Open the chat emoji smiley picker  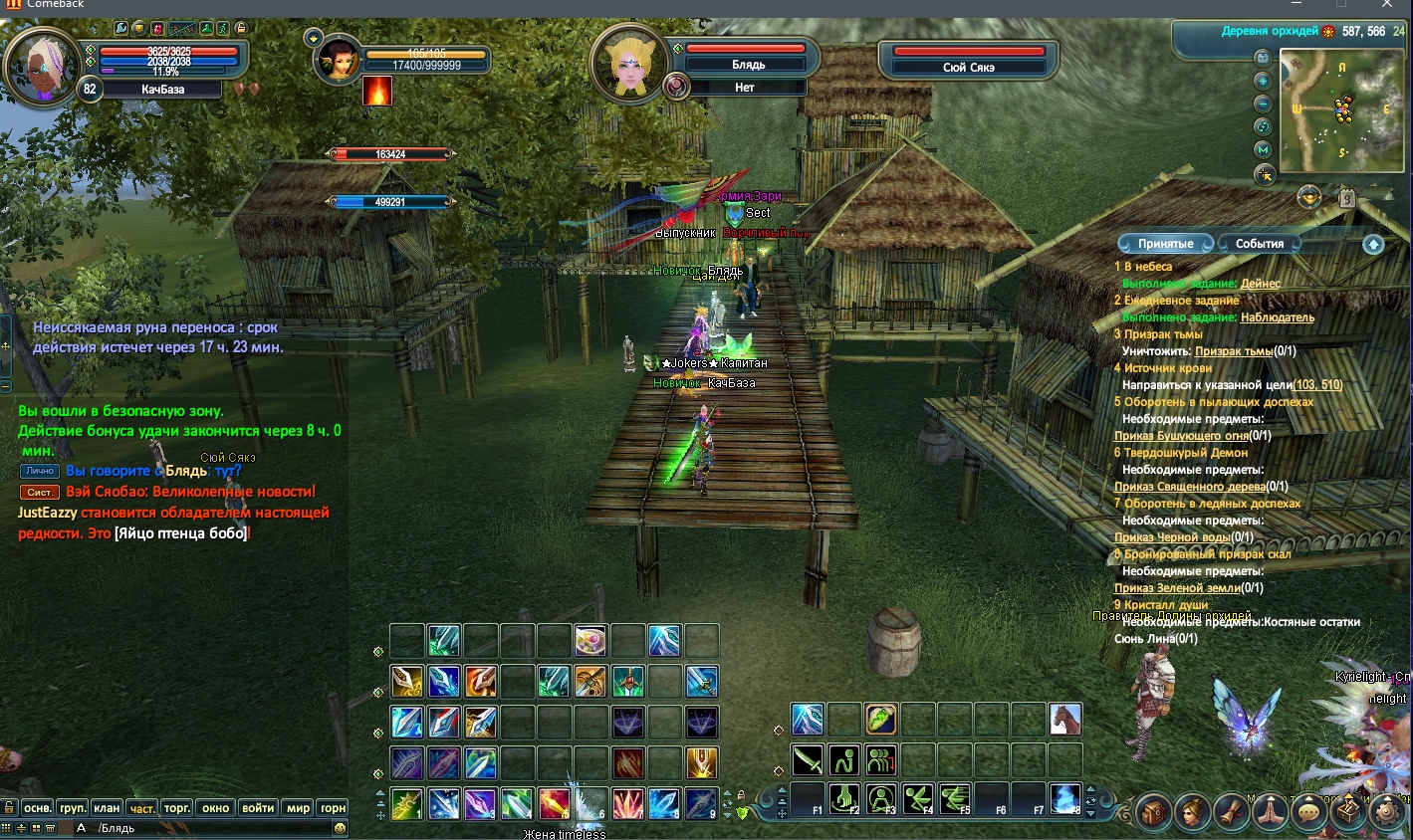coord(340,828)
